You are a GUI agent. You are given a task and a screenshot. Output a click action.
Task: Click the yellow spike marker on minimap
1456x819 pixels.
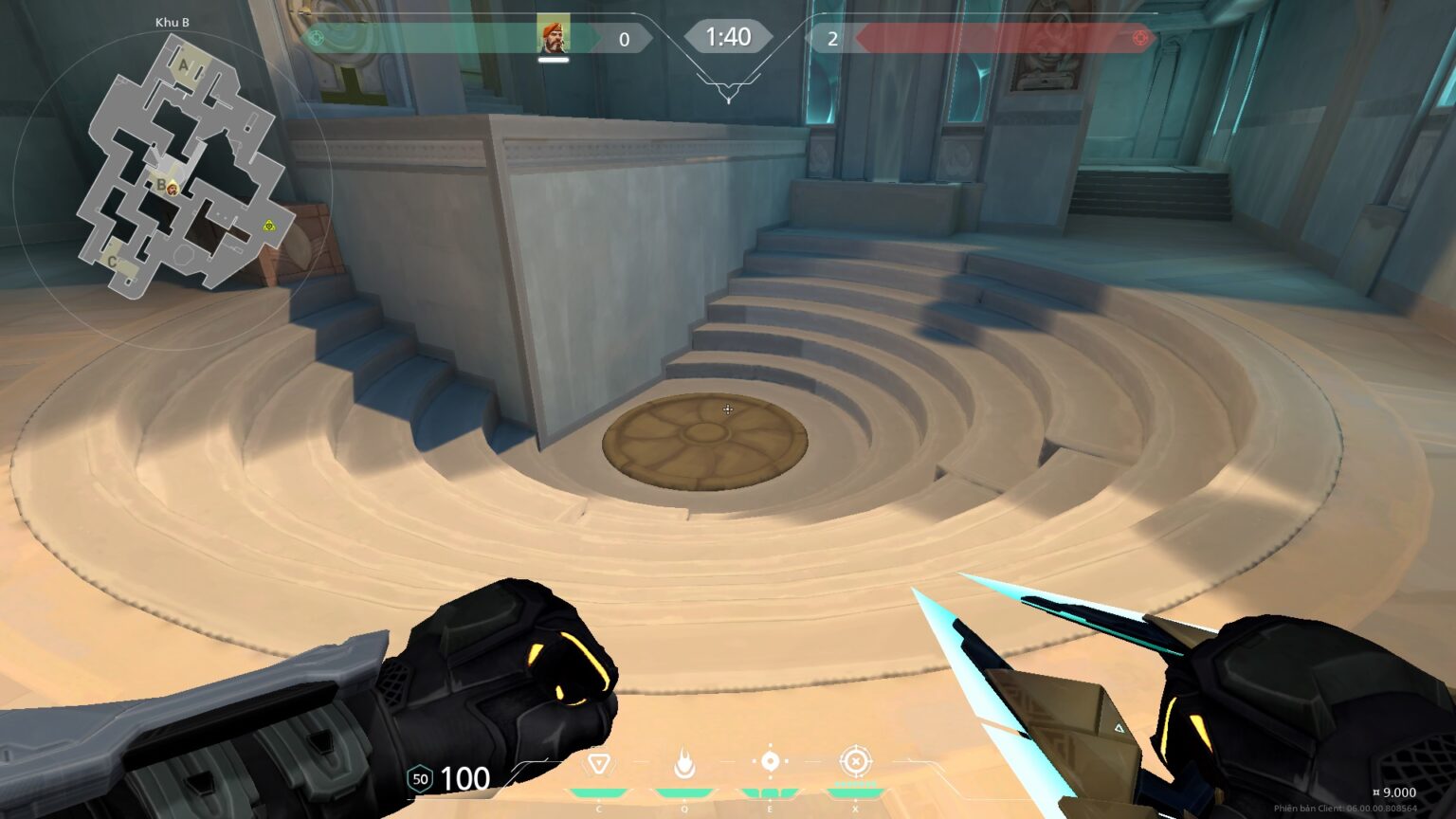[269, 226]
